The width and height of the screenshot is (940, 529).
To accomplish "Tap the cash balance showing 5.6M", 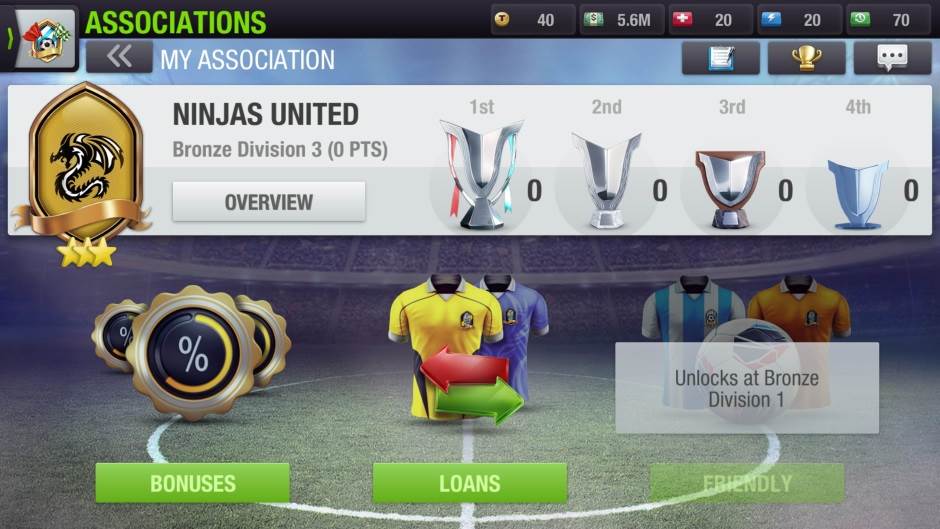I will (620, 20).
